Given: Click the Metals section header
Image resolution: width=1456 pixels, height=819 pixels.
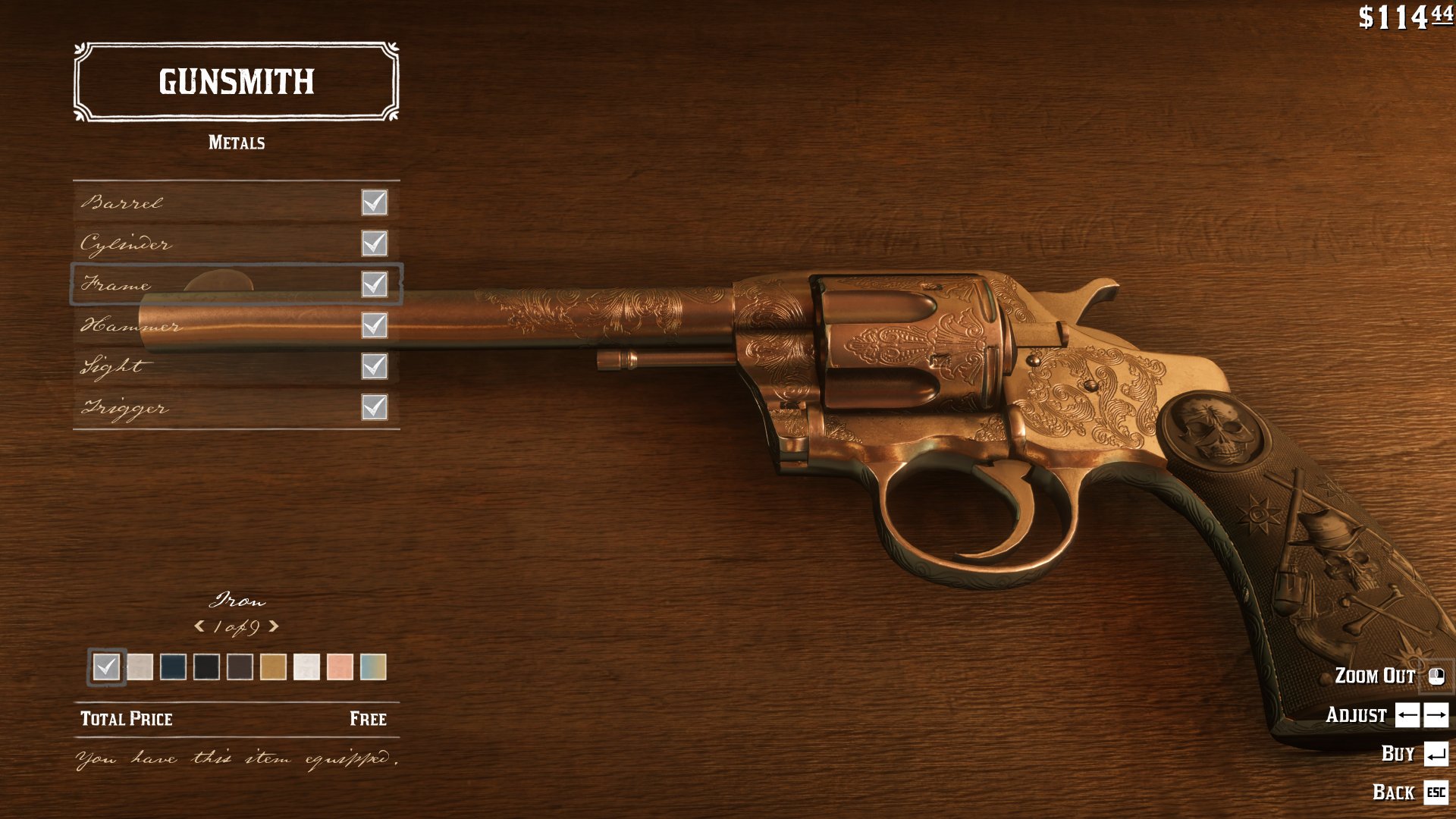Looking at the screenshot, I should tap(237, 141).
